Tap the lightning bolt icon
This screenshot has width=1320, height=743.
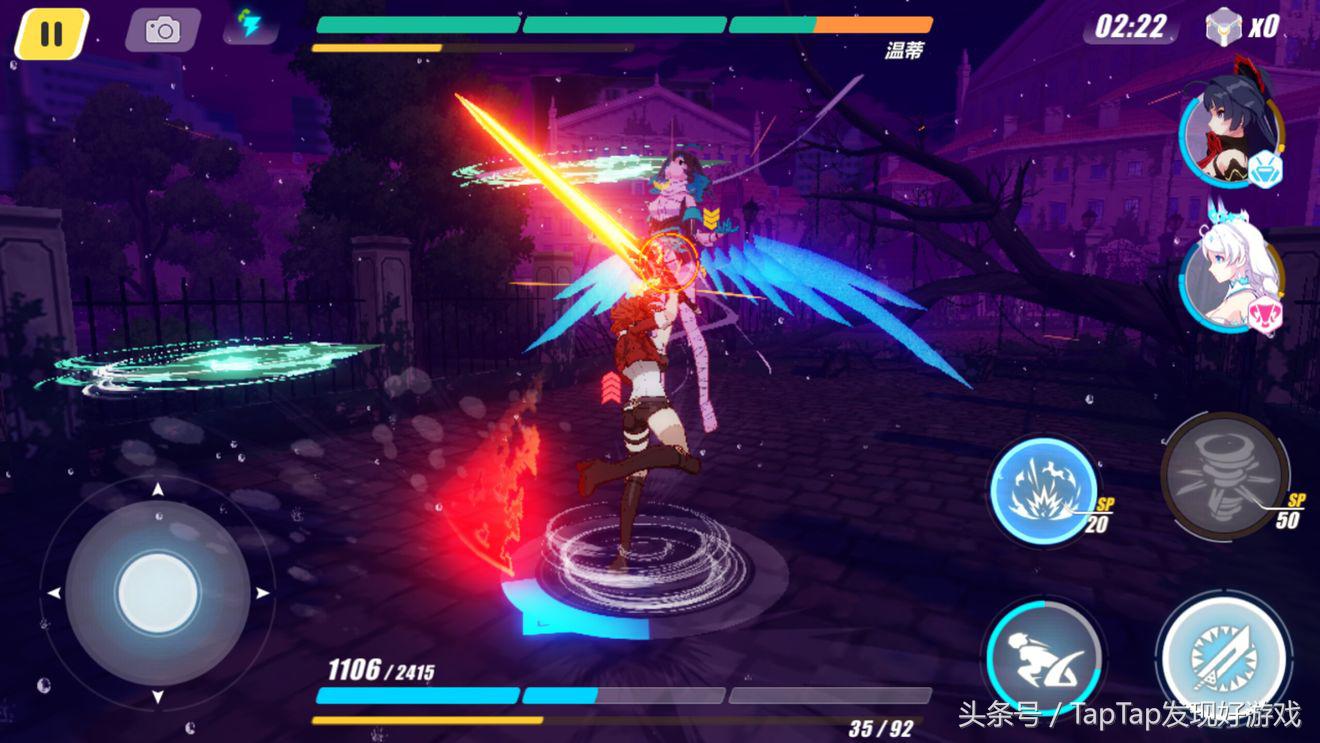[x=248, y=24]
